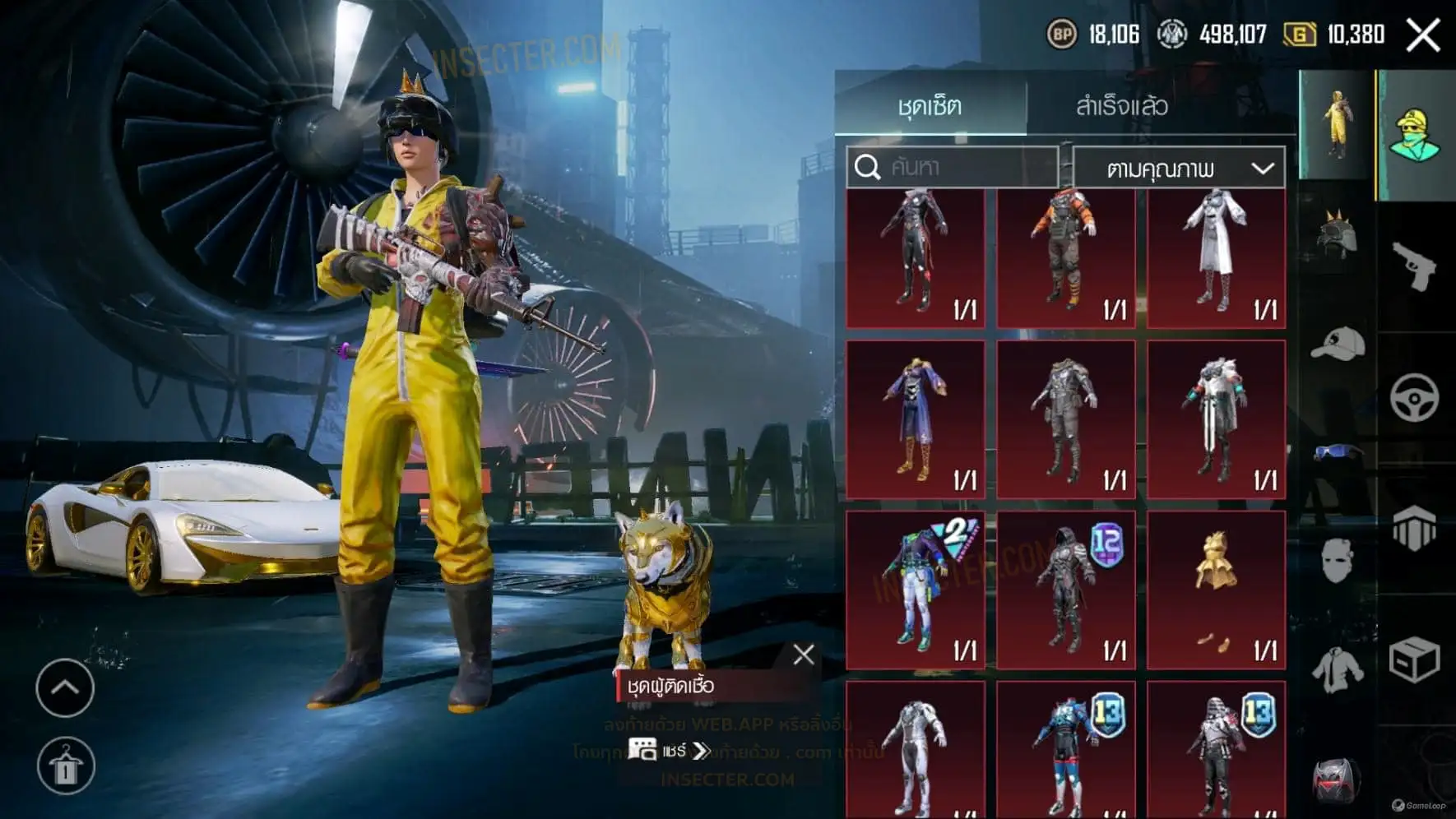Expand the up-arrow circle button
1456x819 pixels.
(x=65, y=687)
